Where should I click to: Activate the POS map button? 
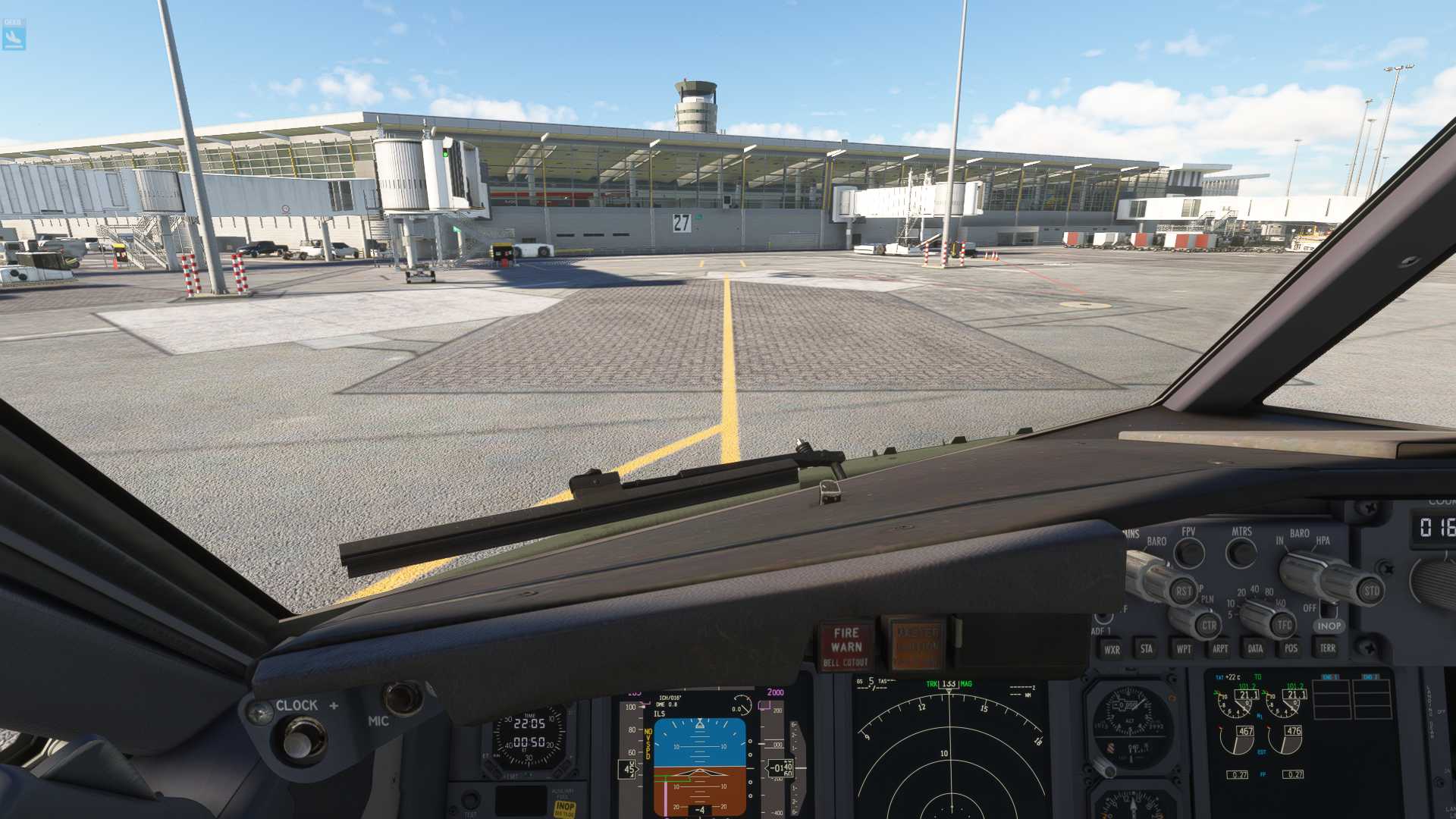[1291, 648]
